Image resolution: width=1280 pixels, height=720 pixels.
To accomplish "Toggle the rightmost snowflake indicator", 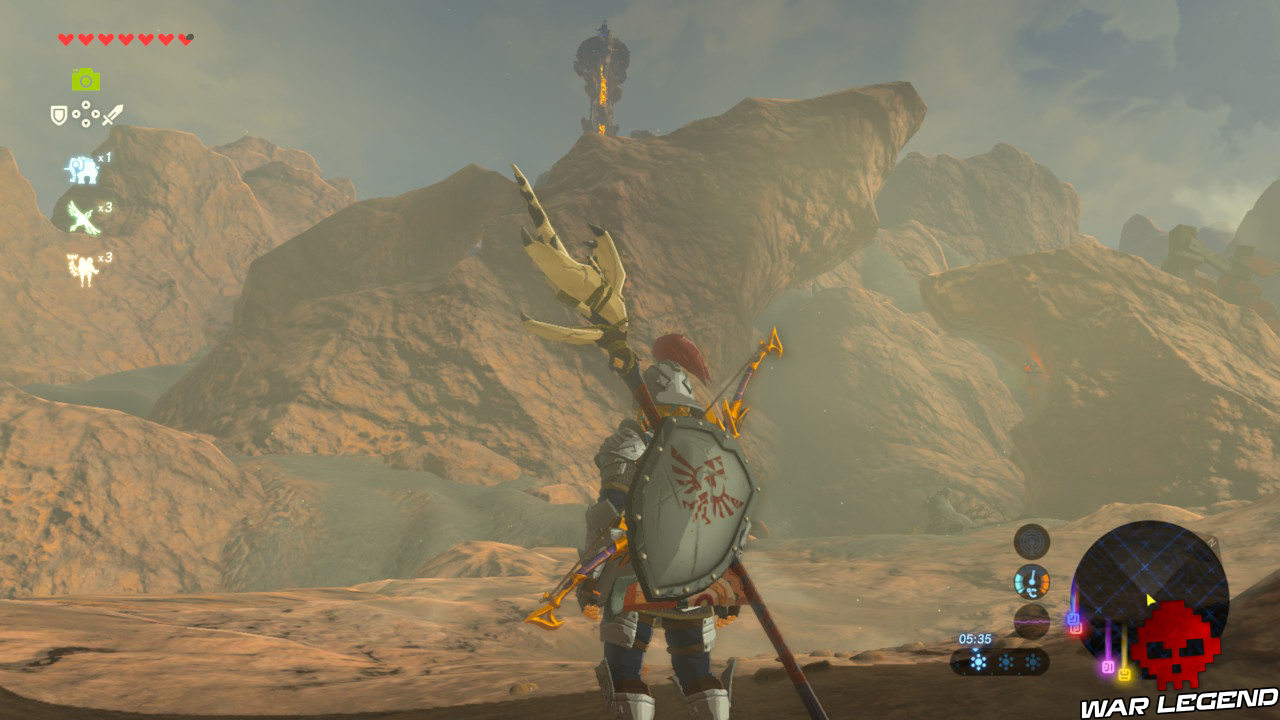I will pyautogui.click(x=1032, y=661).
